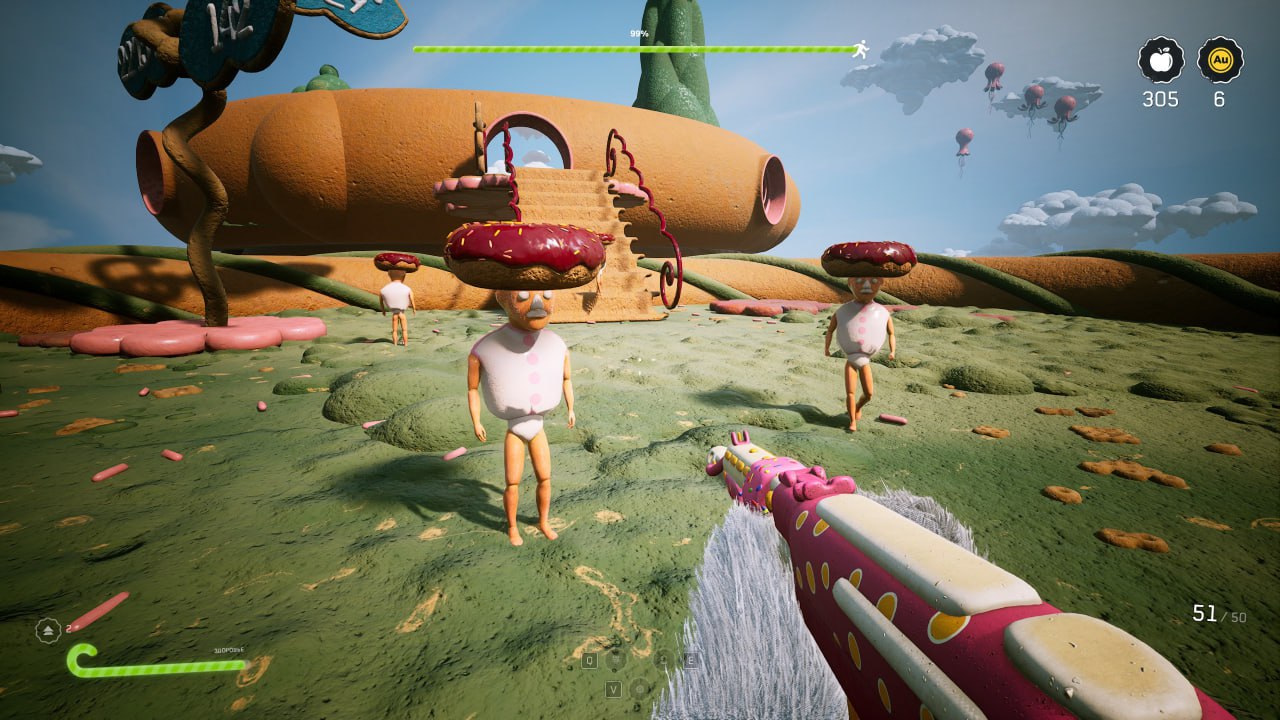Activate the ability icon beside the Q key
Screen dimensions: 1280x720
pos(616,659)
